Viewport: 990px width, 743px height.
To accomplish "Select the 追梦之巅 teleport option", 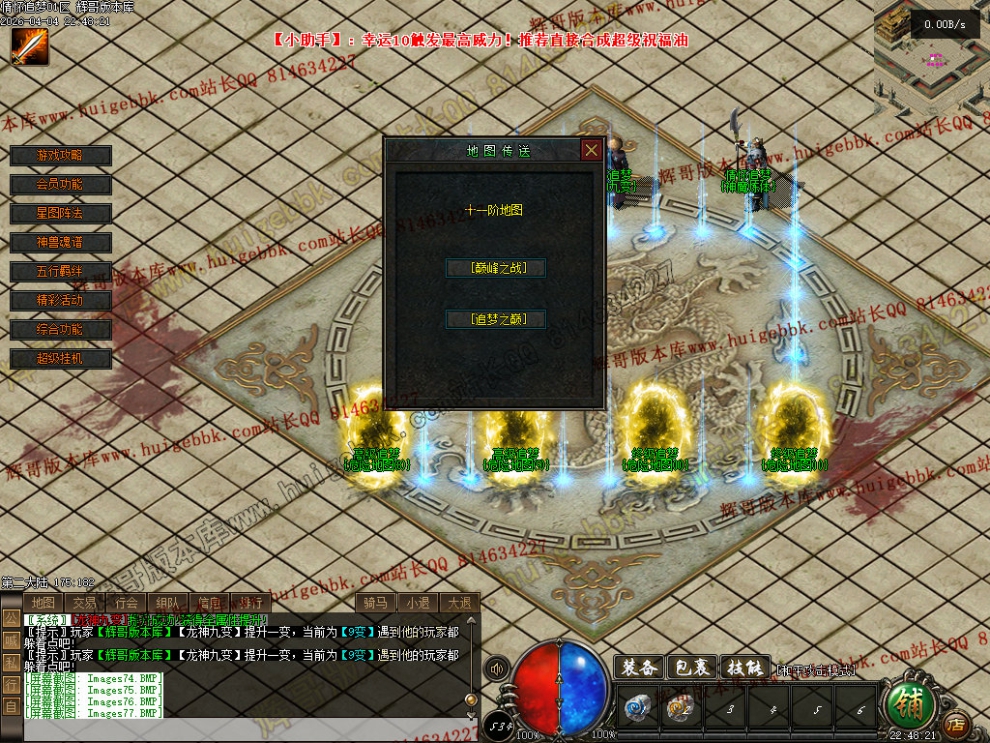I will pyautogui.click(x=496, y=319).
